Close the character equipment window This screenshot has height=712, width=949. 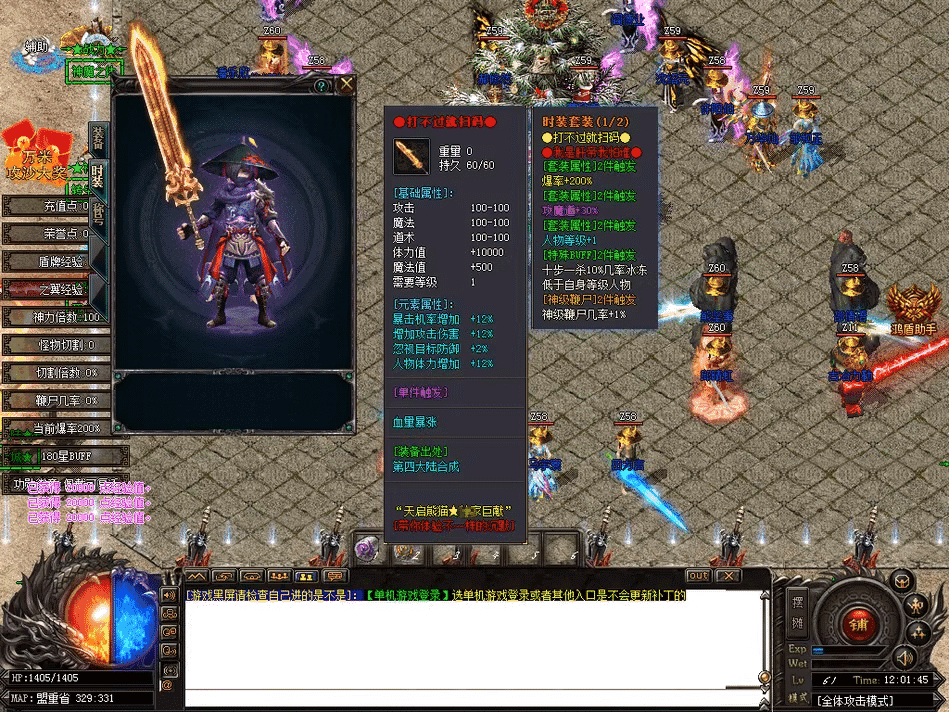coord(346,85)
